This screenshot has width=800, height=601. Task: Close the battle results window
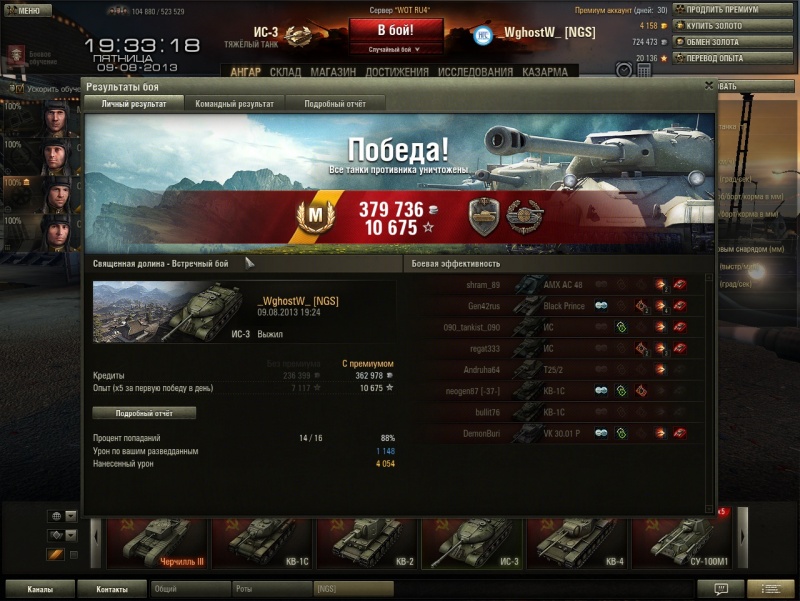(x=709, y=86)
